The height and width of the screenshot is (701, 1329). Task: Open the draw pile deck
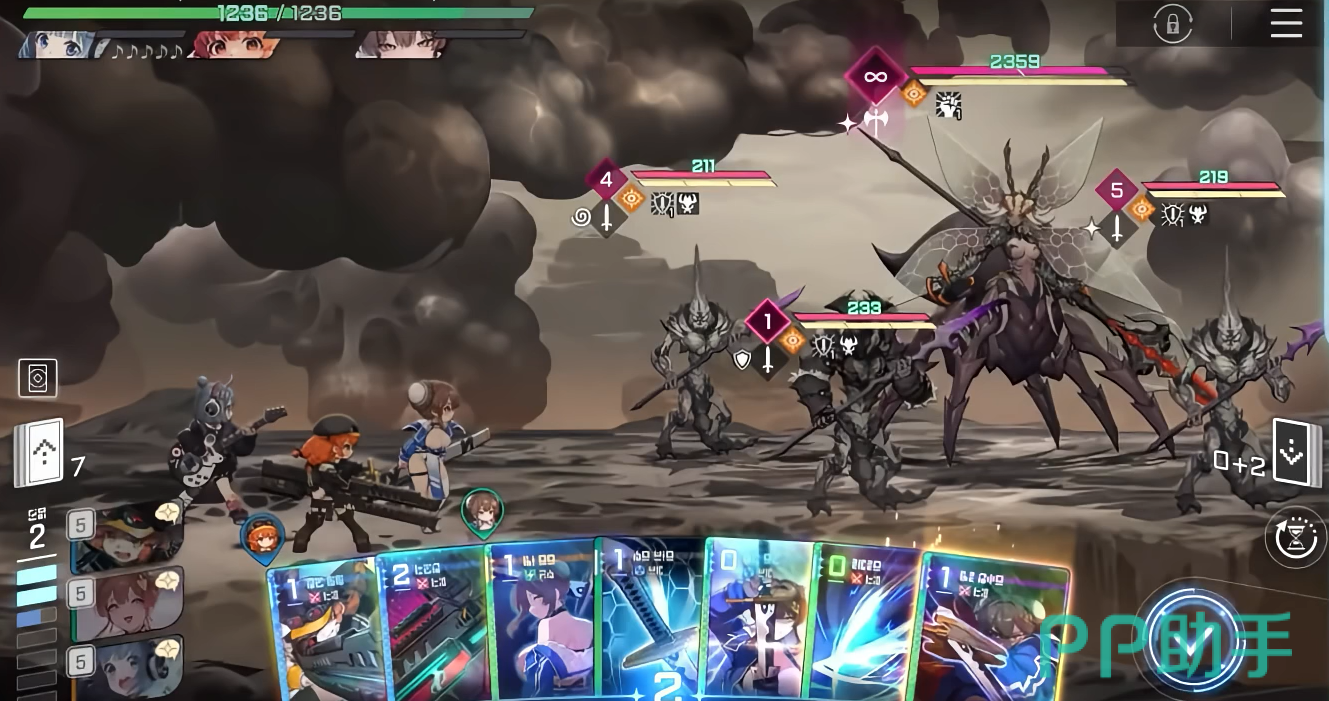[39, 452]
